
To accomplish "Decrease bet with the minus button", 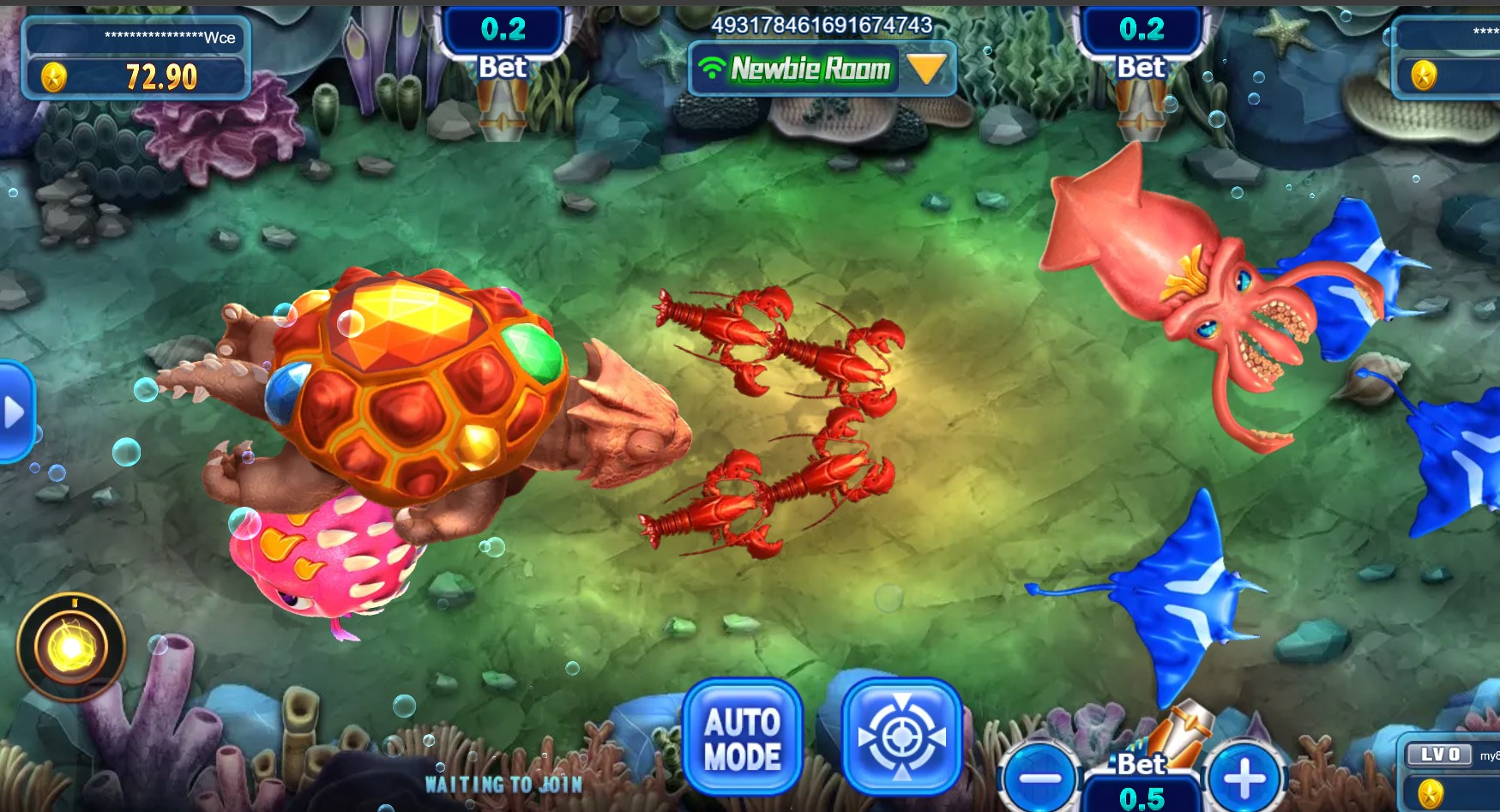I will 1040,779.
